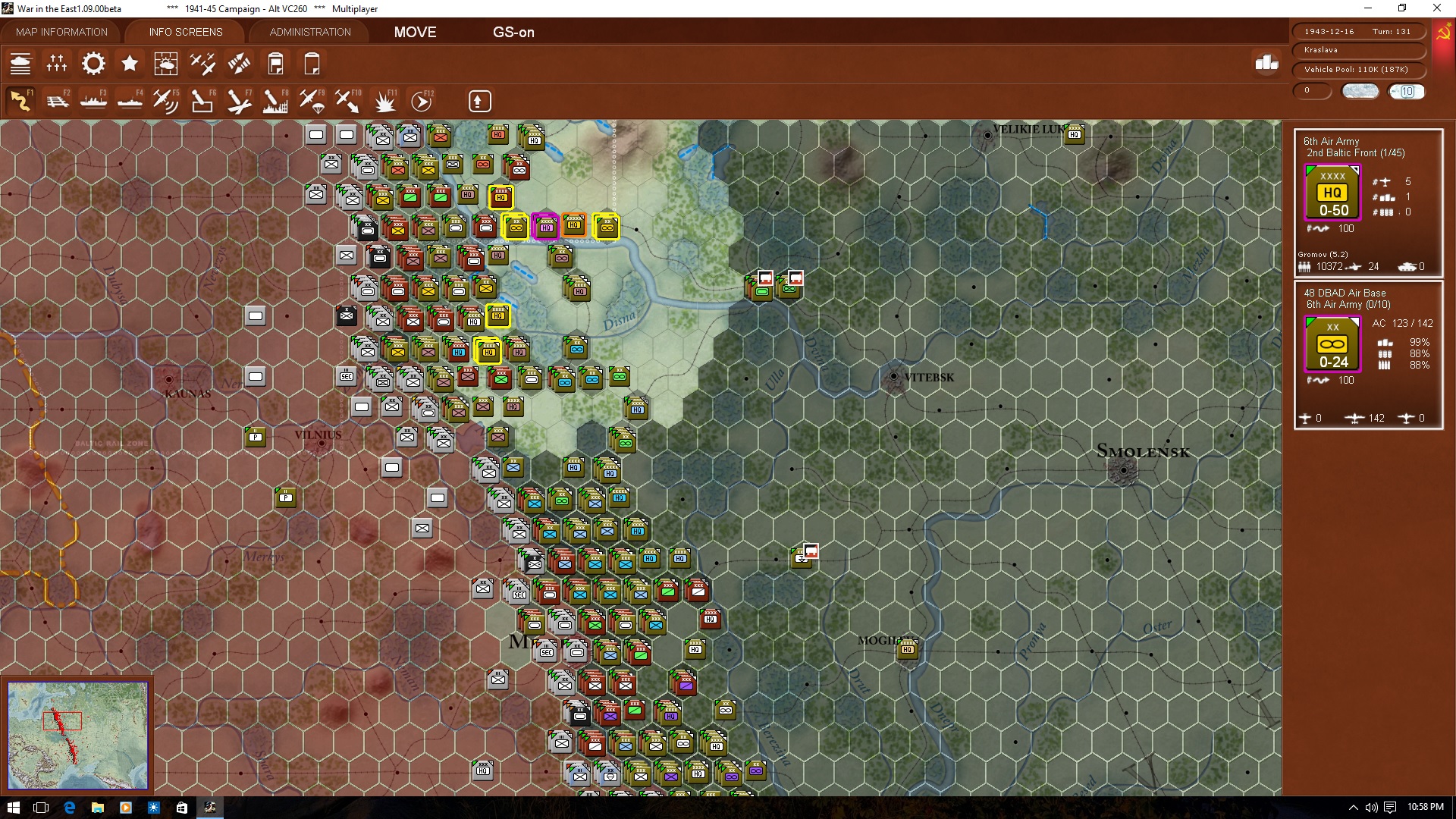Toggle ground support with the GS-on control

pos(514,33)
